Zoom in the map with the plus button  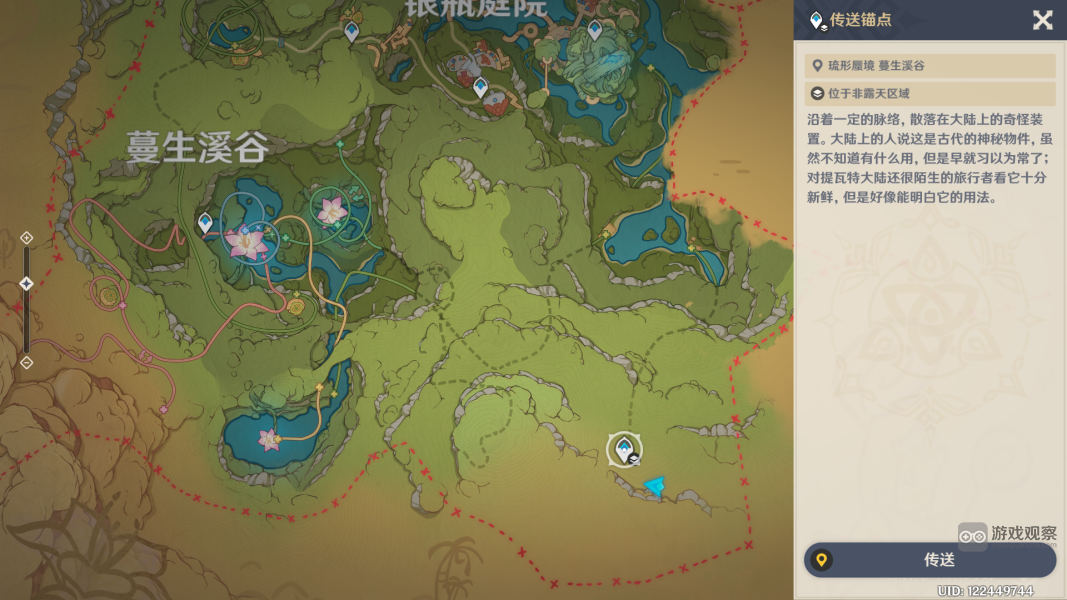click(27, 238)
